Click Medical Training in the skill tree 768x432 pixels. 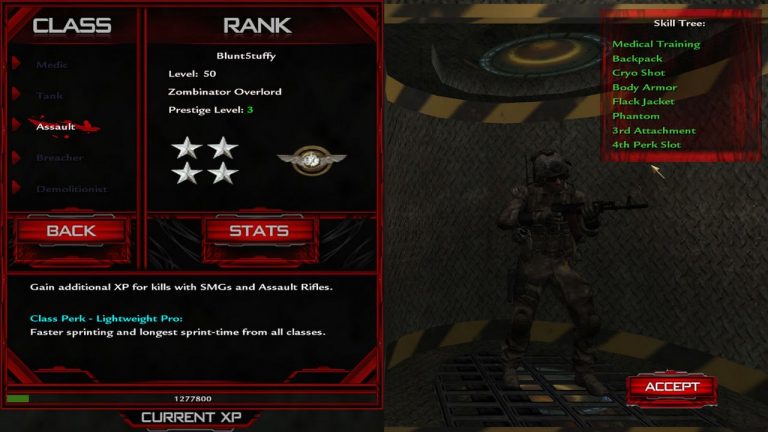[x=656, y=44]
